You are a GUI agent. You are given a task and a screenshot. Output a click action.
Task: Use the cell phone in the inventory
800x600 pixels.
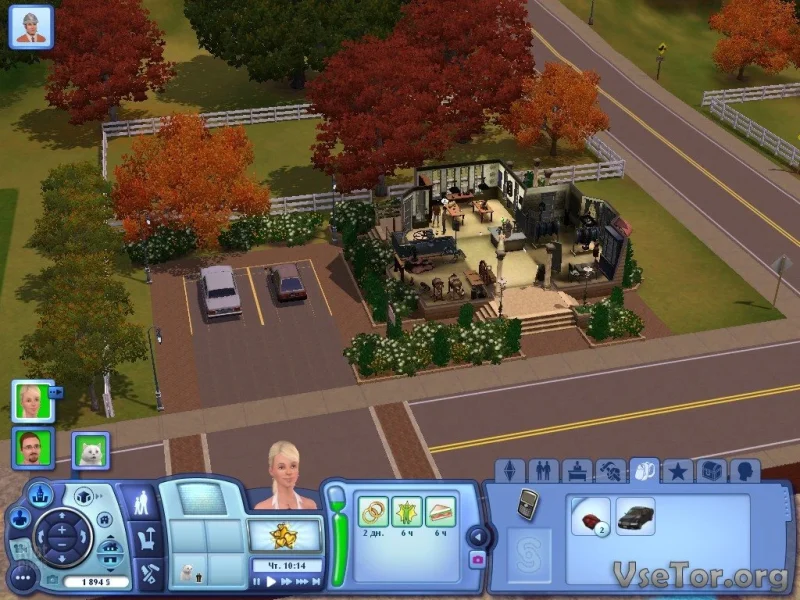tap(528, 505)
